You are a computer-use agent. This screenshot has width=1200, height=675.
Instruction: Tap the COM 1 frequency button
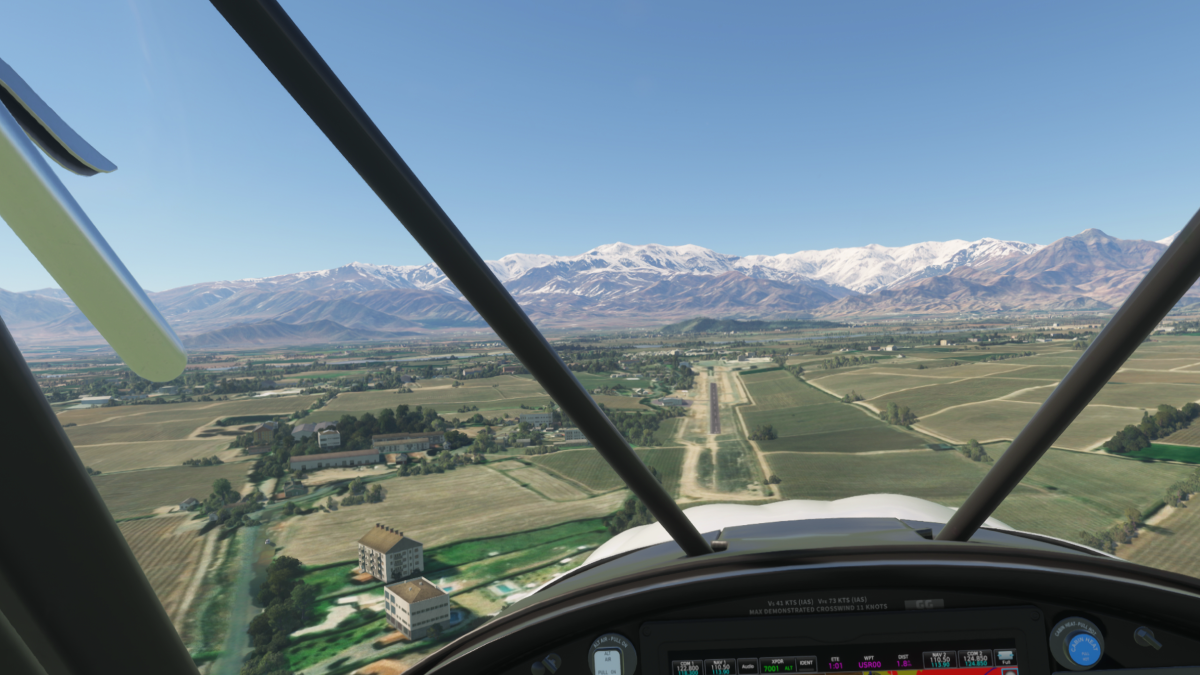687,664
